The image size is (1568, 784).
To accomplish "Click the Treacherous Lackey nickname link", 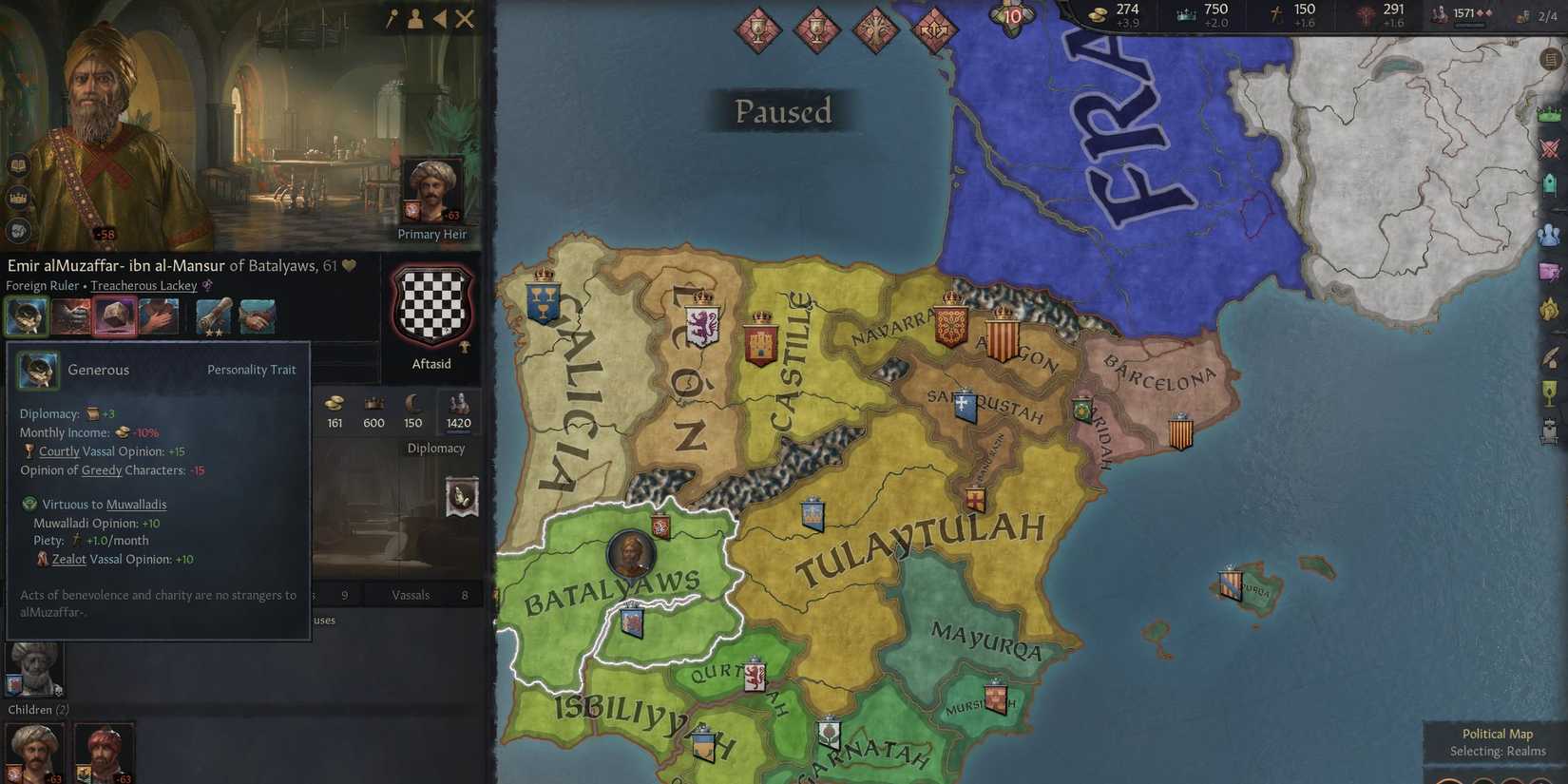I will click(143, 285).
